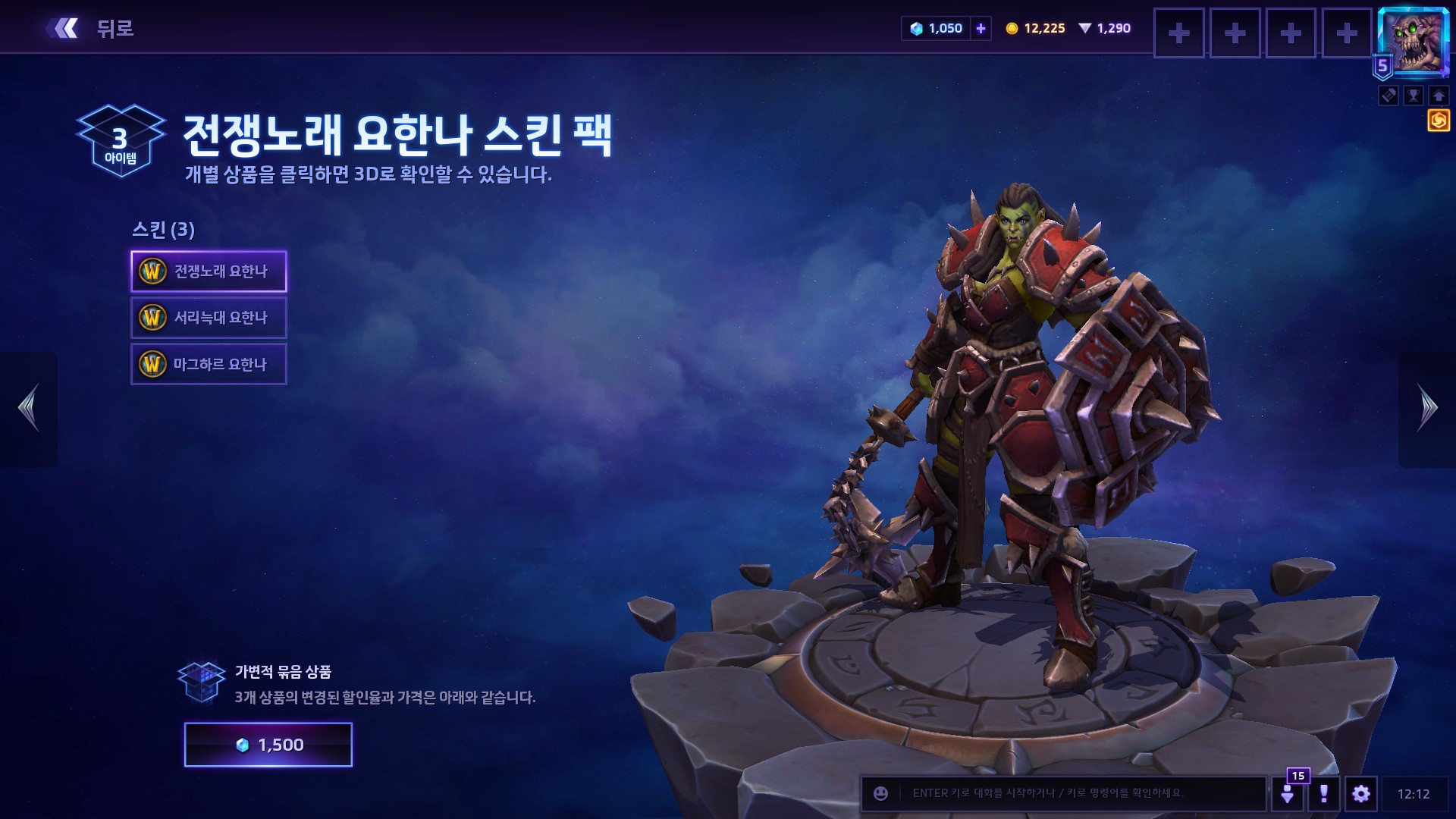Click the orange swirl icon below portrait
This screenshot has height=819, width=1456.
[x=1439, y=121]
